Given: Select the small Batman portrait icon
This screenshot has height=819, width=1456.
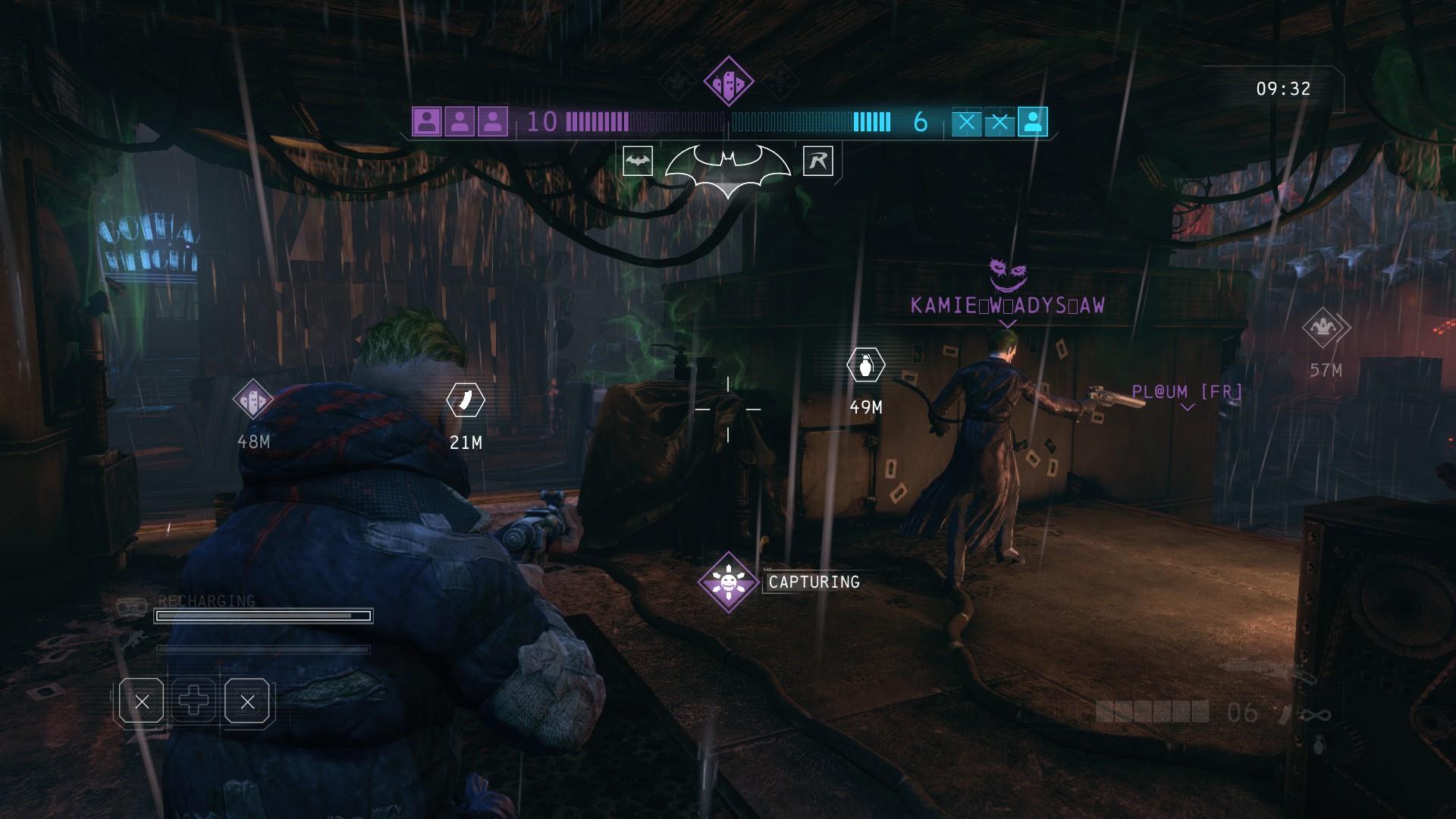Looking at the screenshot, I should pos(637,161).
